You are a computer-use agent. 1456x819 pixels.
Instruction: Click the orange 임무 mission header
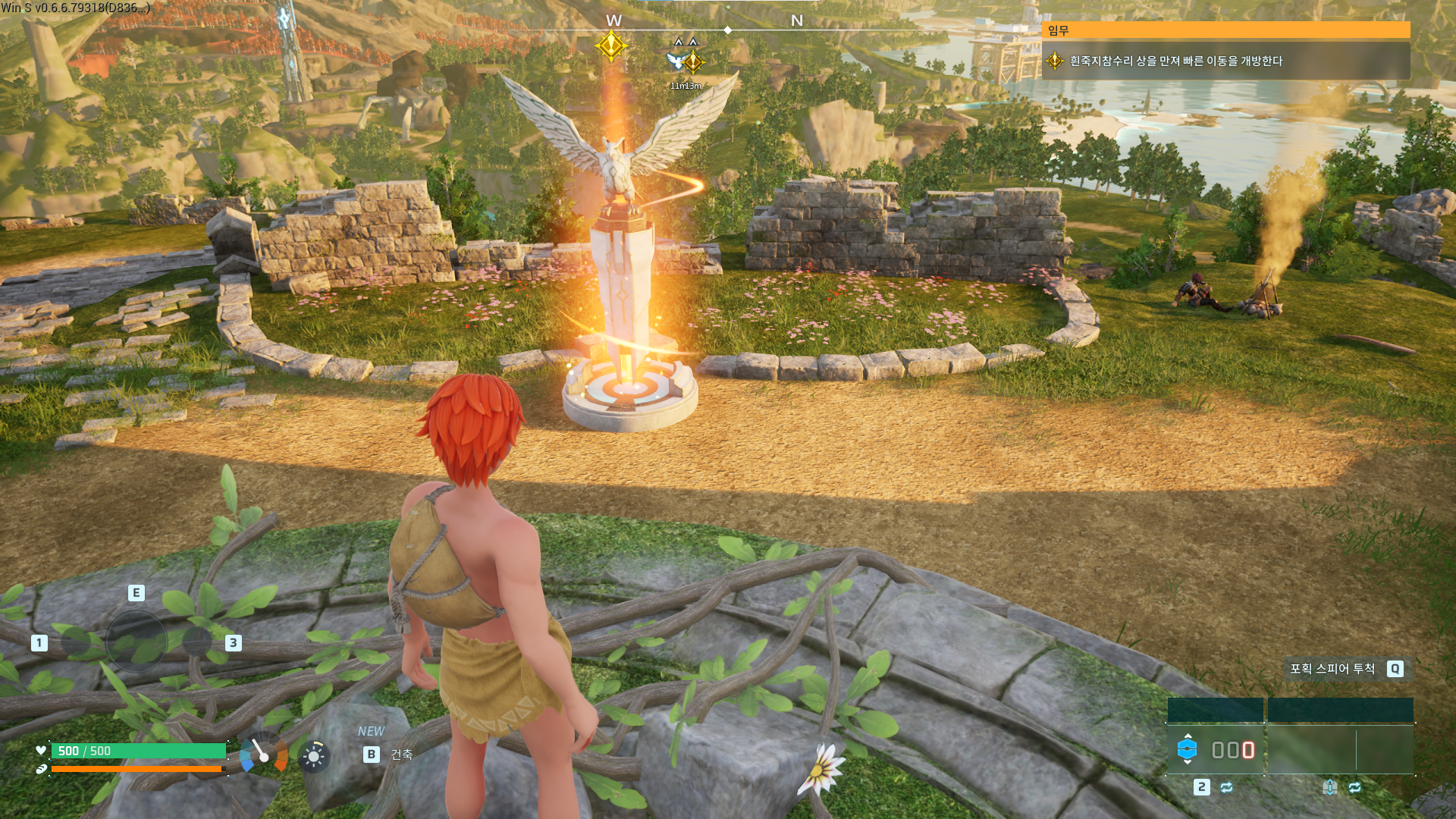(x=1225, y=30)
